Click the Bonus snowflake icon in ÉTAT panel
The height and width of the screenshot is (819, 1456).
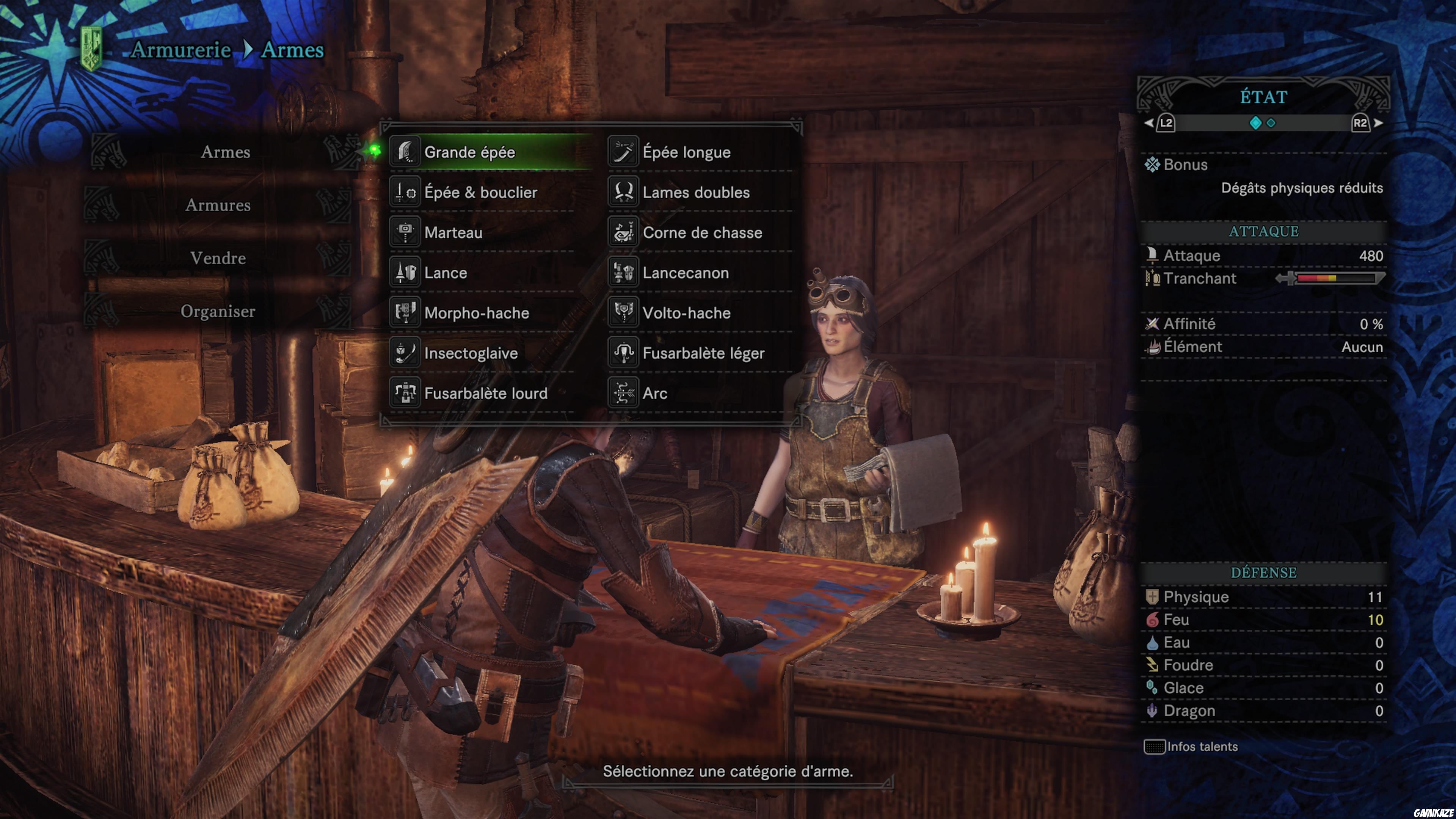[x=1153, y=165]
